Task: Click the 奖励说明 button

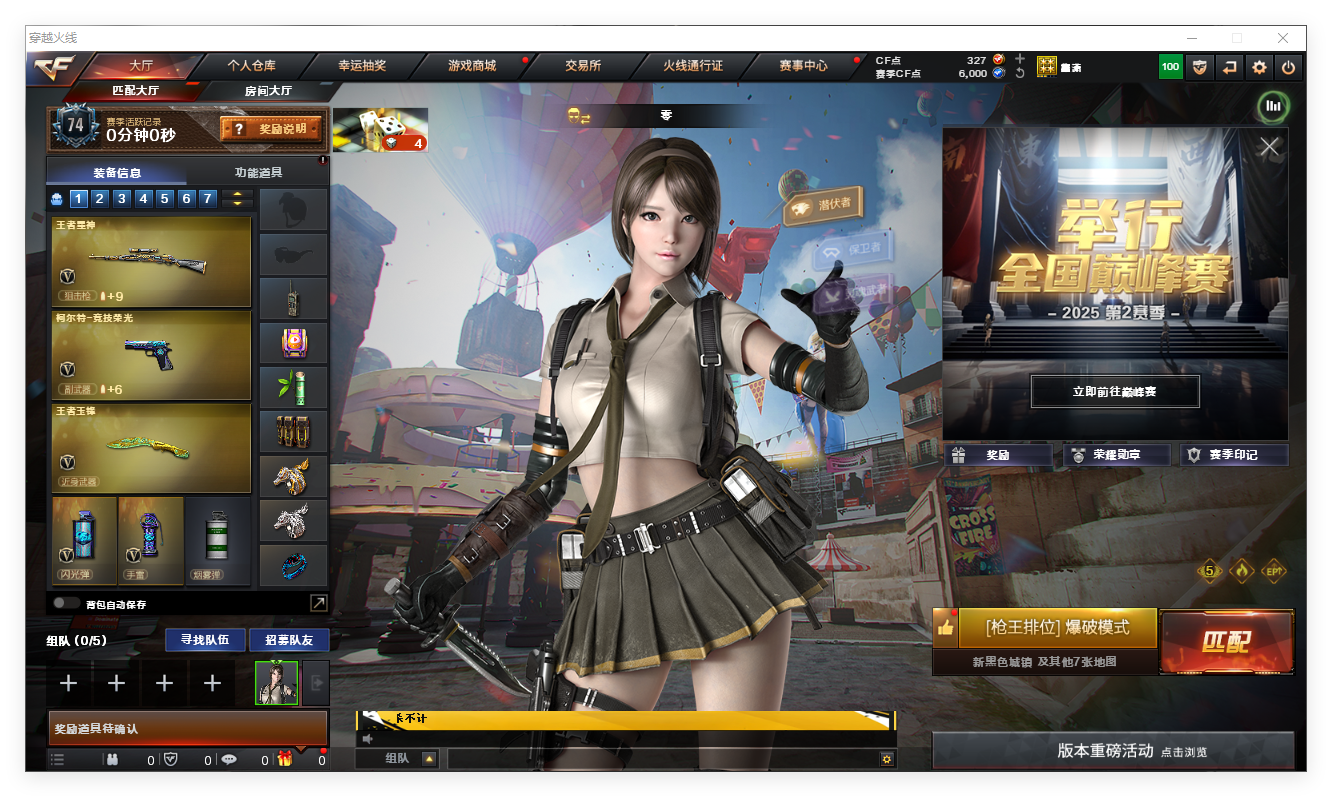Action: tap(271, 129)
